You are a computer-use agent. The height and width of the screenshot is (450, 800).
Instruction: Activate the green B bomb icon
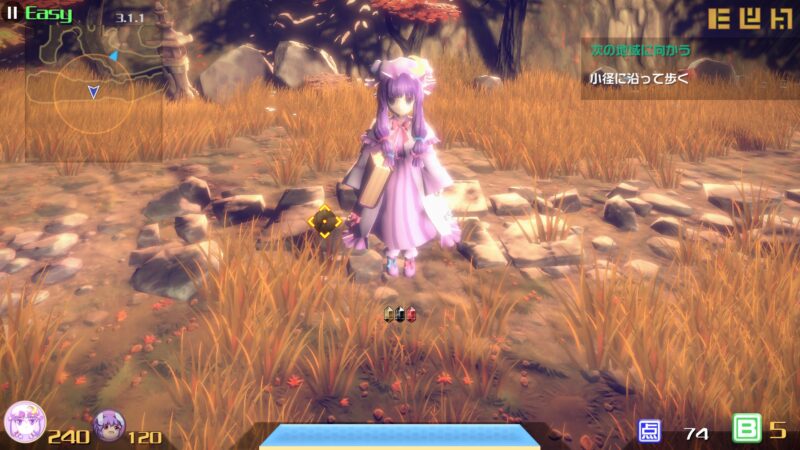[746, 429]
